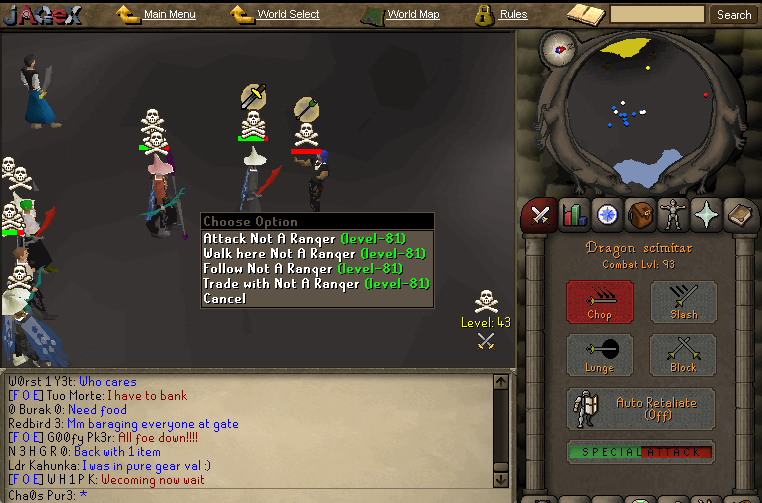Choose the Block attack style
Viewport: 762px width, 503px height.
(684, 356)
